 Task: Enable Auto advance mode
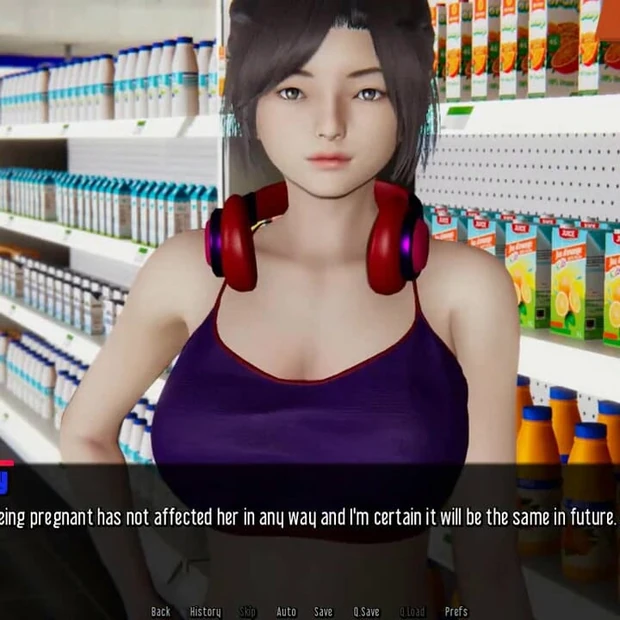point(286,611)
